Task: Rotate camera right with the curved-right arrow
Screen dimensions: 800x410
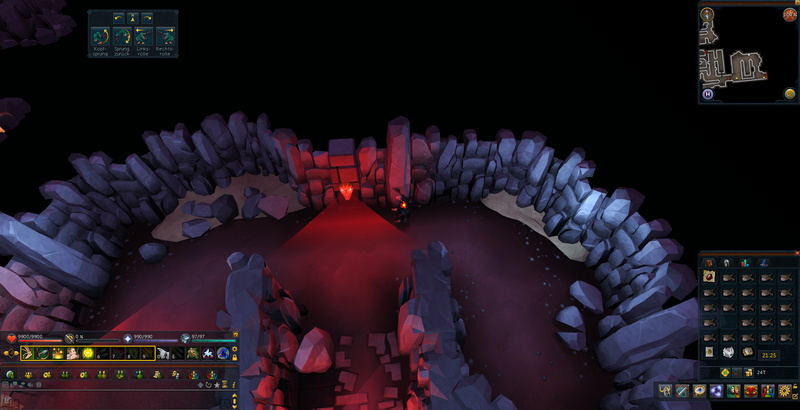Action: coord(147,17)
